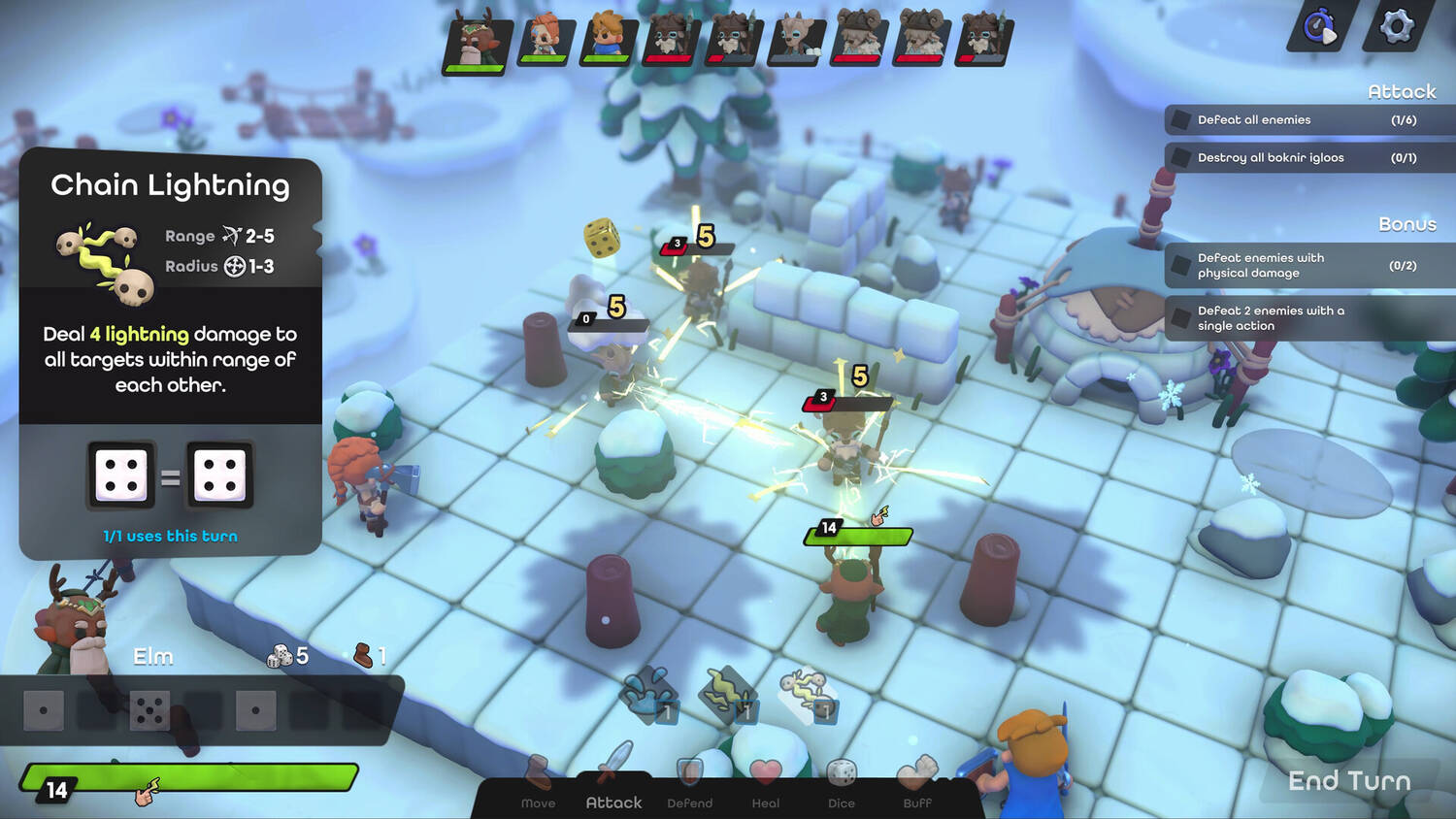Open the Buff action tab
1456x819 pixels.
point(916,784)
